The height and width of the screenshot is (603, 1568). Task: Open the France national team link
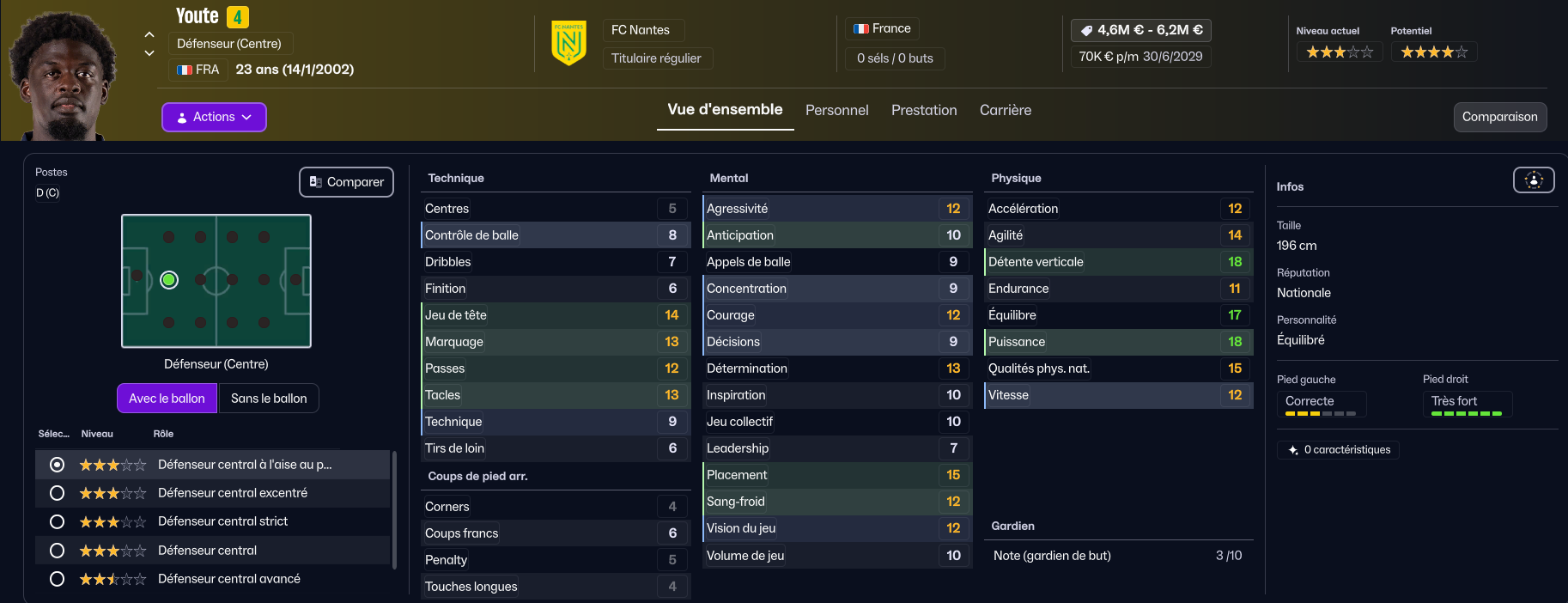pos(883,29)
